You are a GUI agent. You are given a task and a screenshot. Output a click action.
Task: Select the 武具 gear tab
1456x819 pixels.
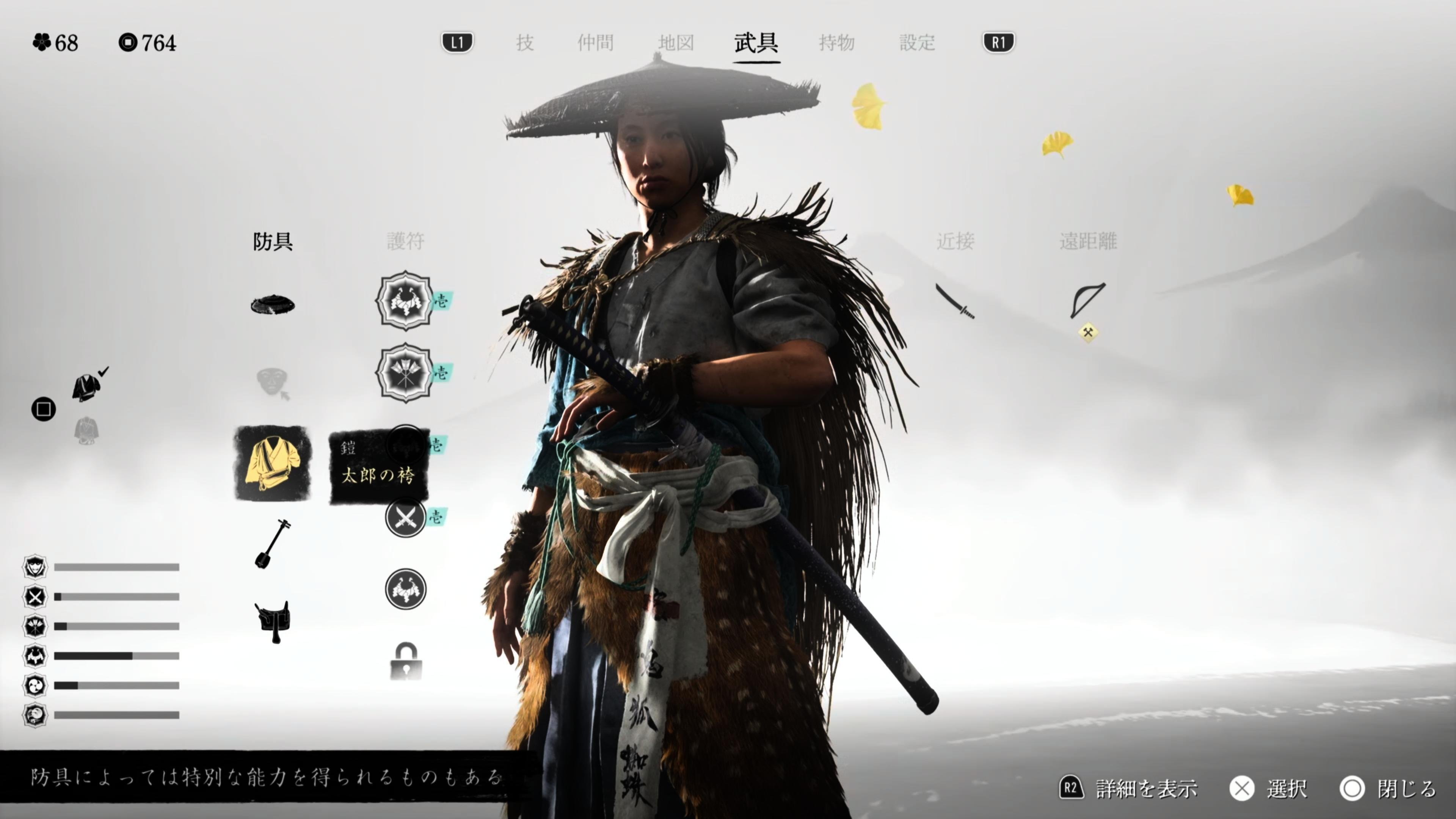(x=756, y=42)
